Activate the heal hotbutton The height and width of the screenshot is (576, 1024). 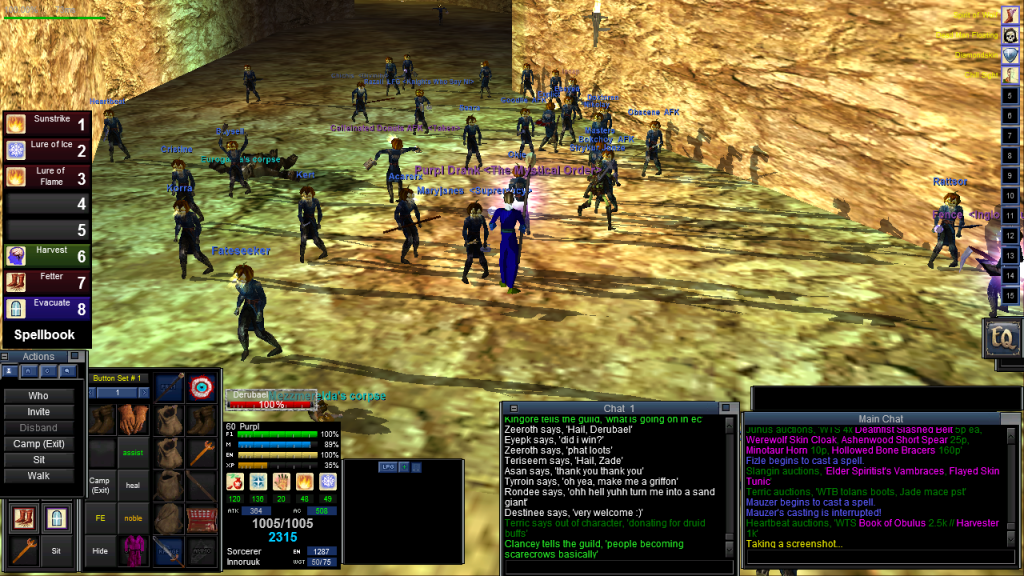(x=133, y=486)
